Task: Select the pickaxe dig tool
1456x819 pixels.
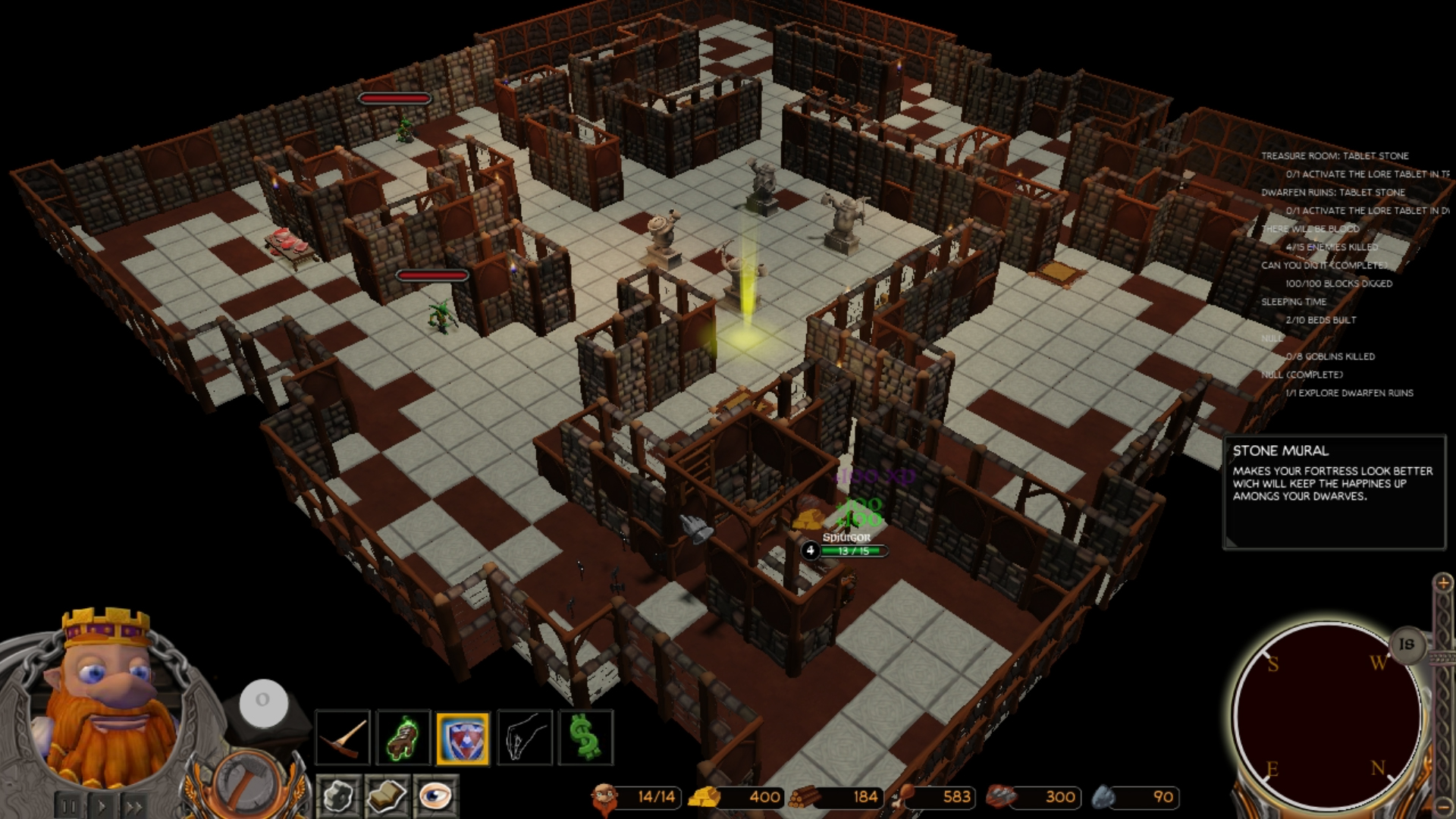Action: [x=343, y=736]
